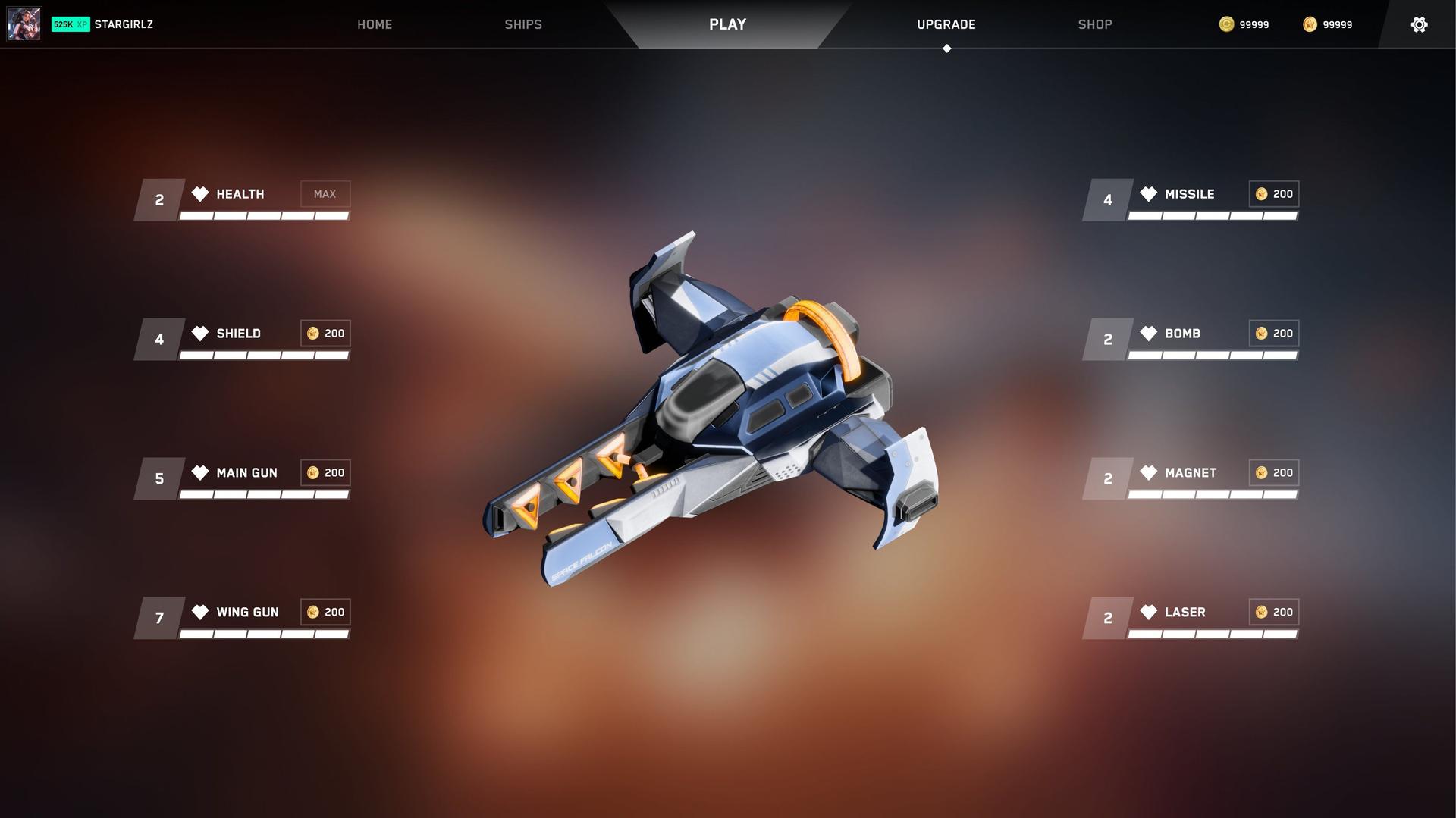Screen dimensions: 1456x818
Task: Switch to the SHIPS tab
Action: click(522, 24)
